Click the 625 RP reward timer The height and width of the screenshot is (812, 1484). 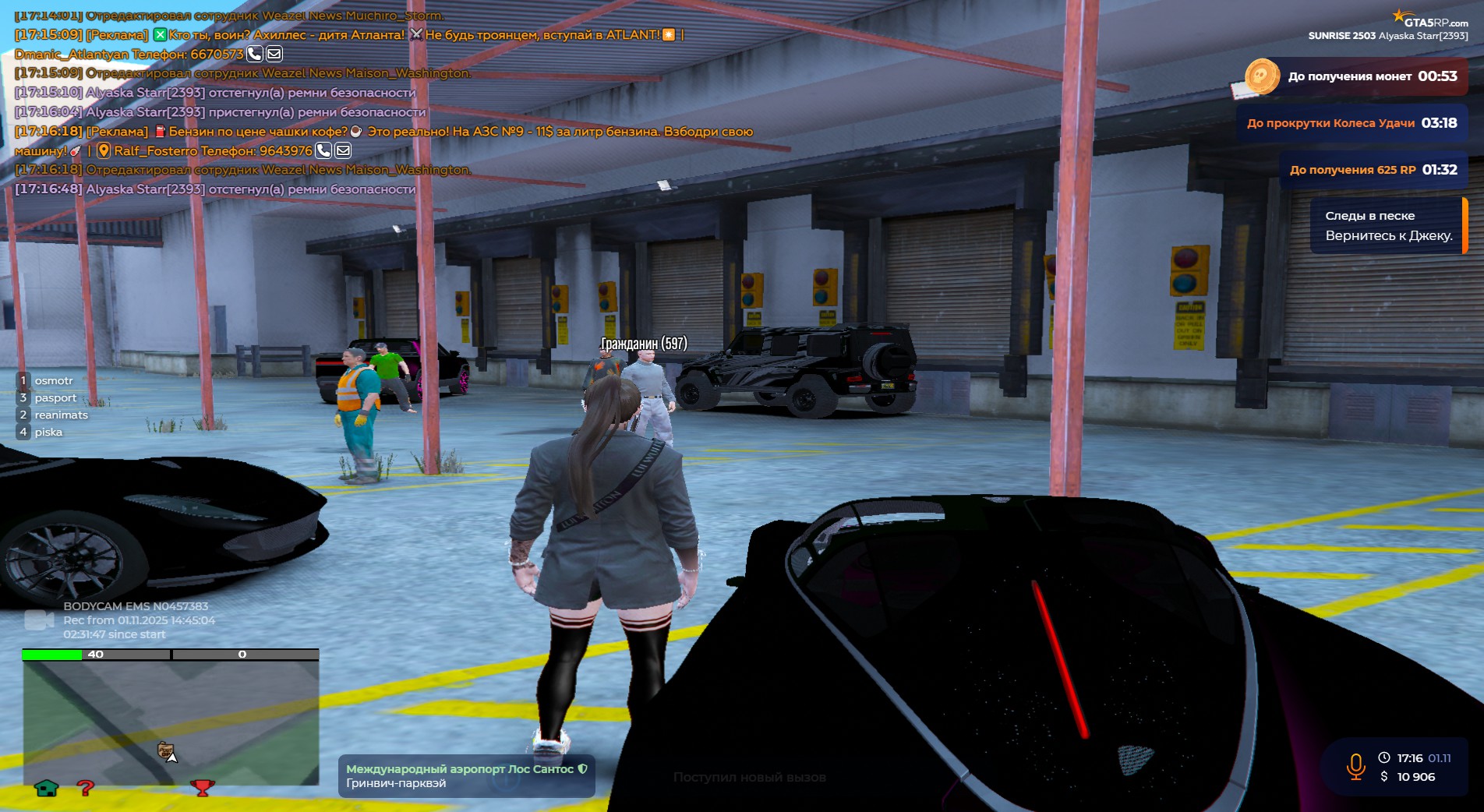point(1373,170)
